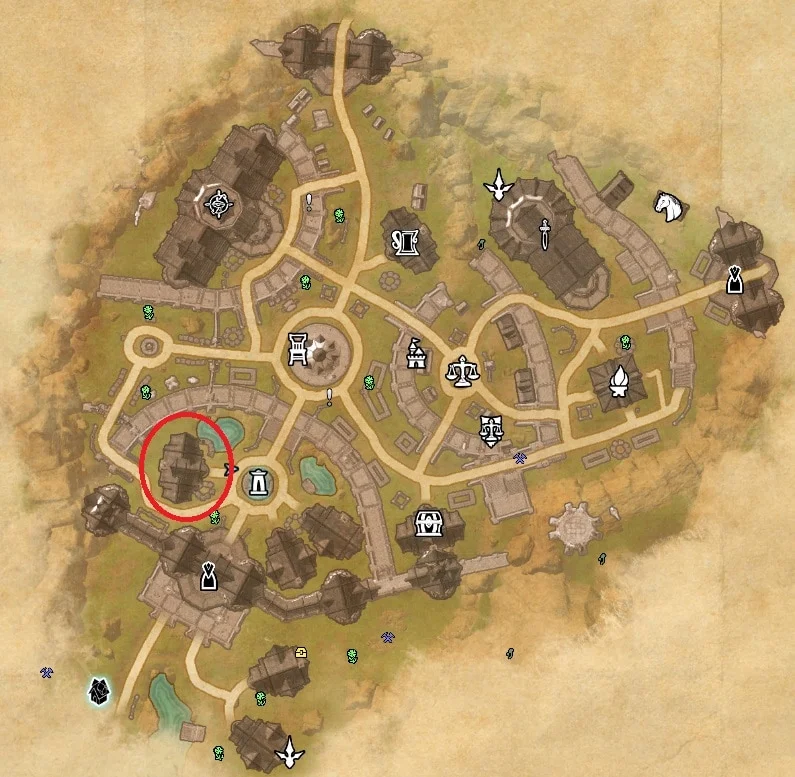Select the Fighters Guild sword marker
Screen dimensions: 795x777
(x=543, y=233)
